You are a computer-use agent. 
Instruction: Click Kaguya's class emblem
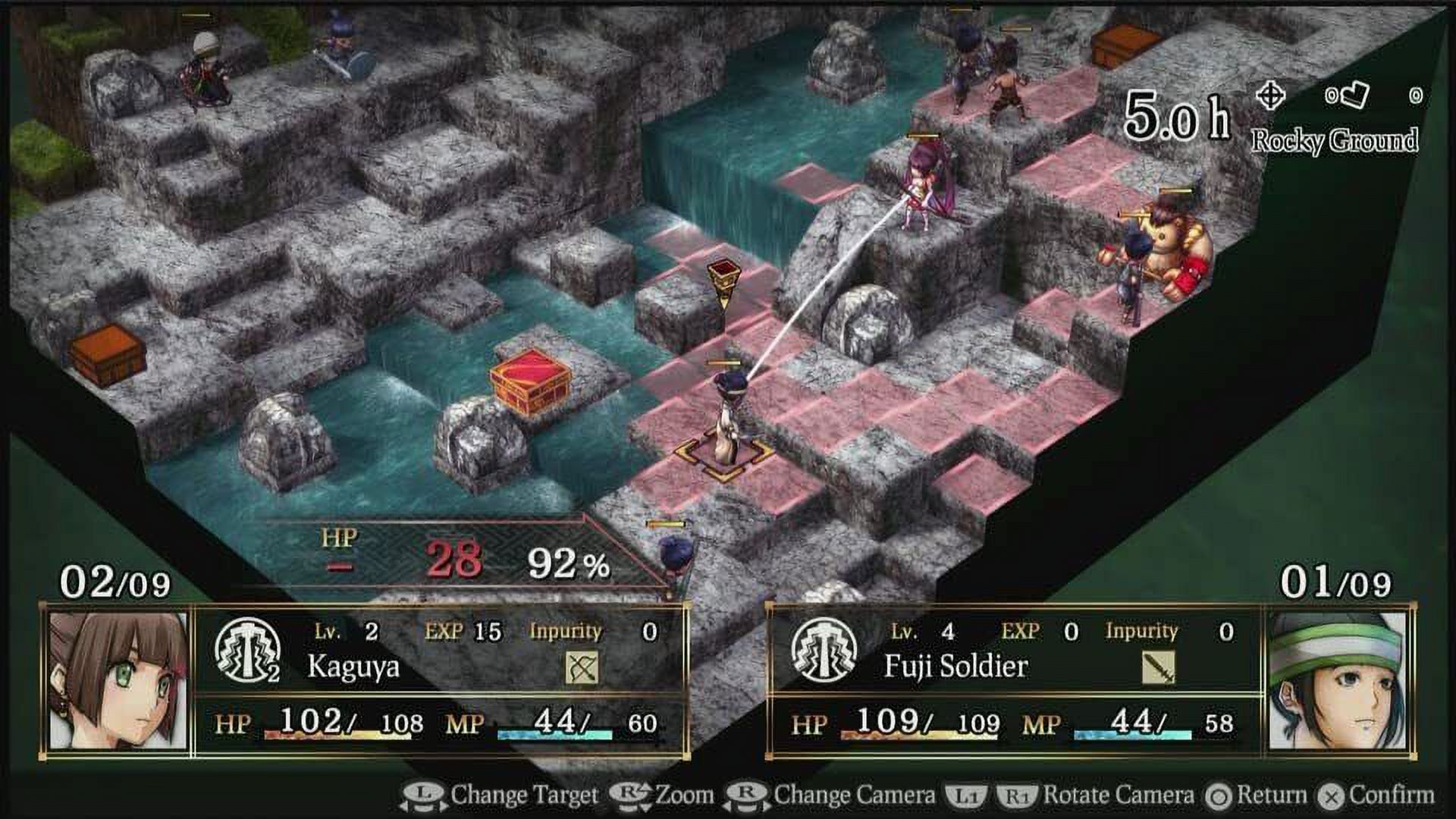pyautogui.click(x=246, y=651)
